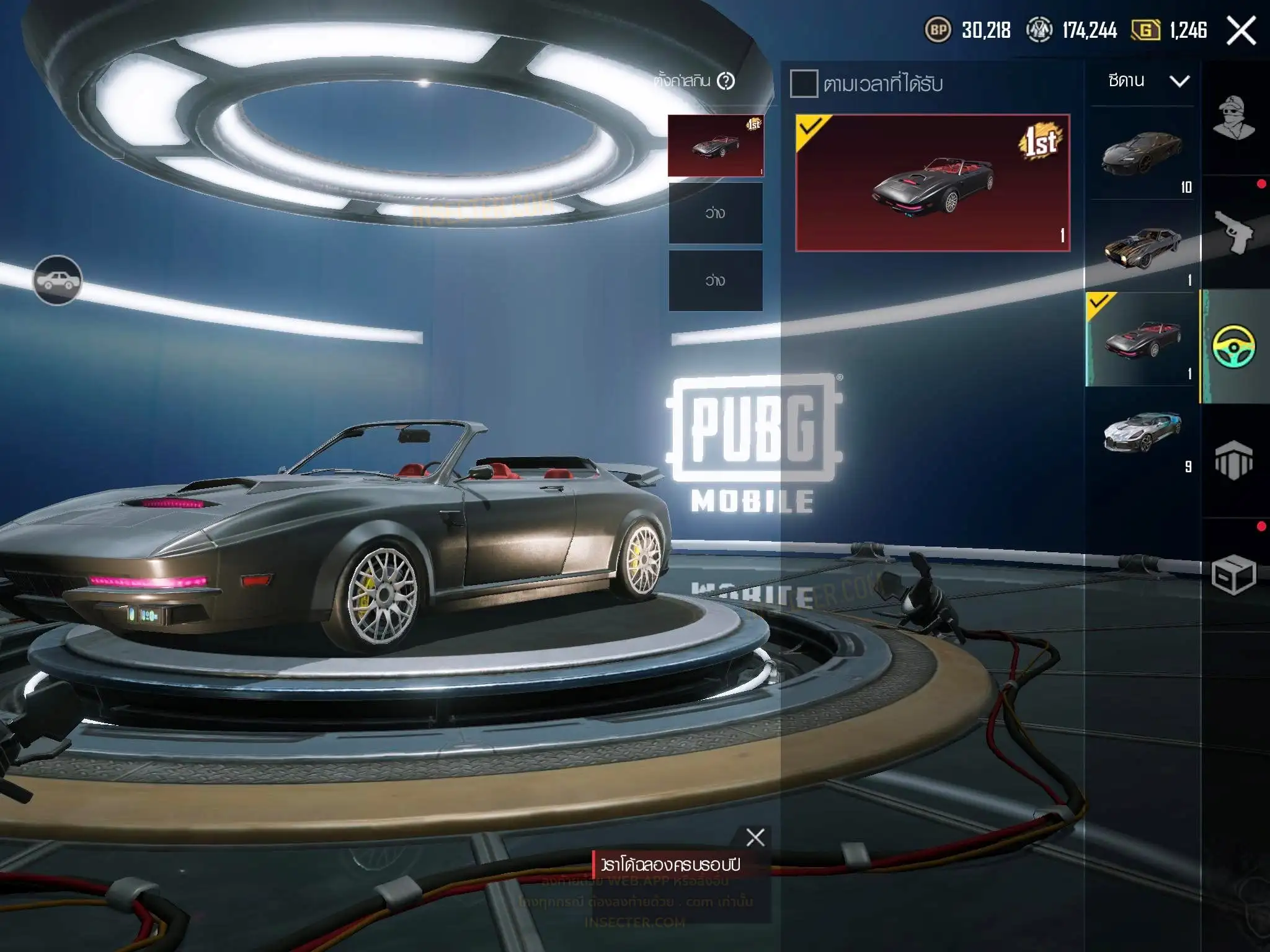Dismiss the anniversary banner with its X
This screenshot has height=952, width=1270.
pos(755,837)
